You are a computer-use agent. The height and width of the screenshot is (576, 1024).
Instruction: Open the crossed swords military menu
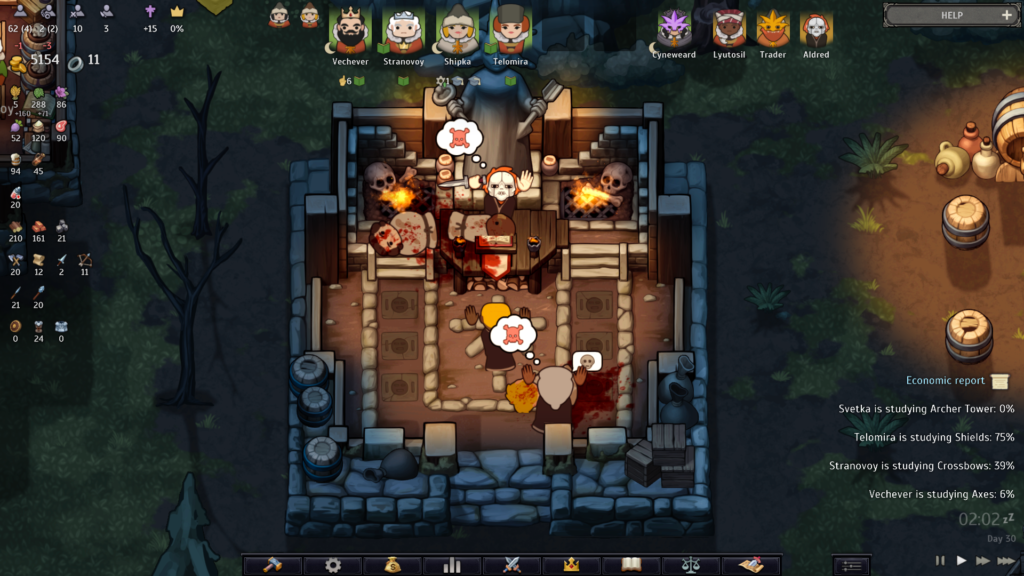pos(512,565)
